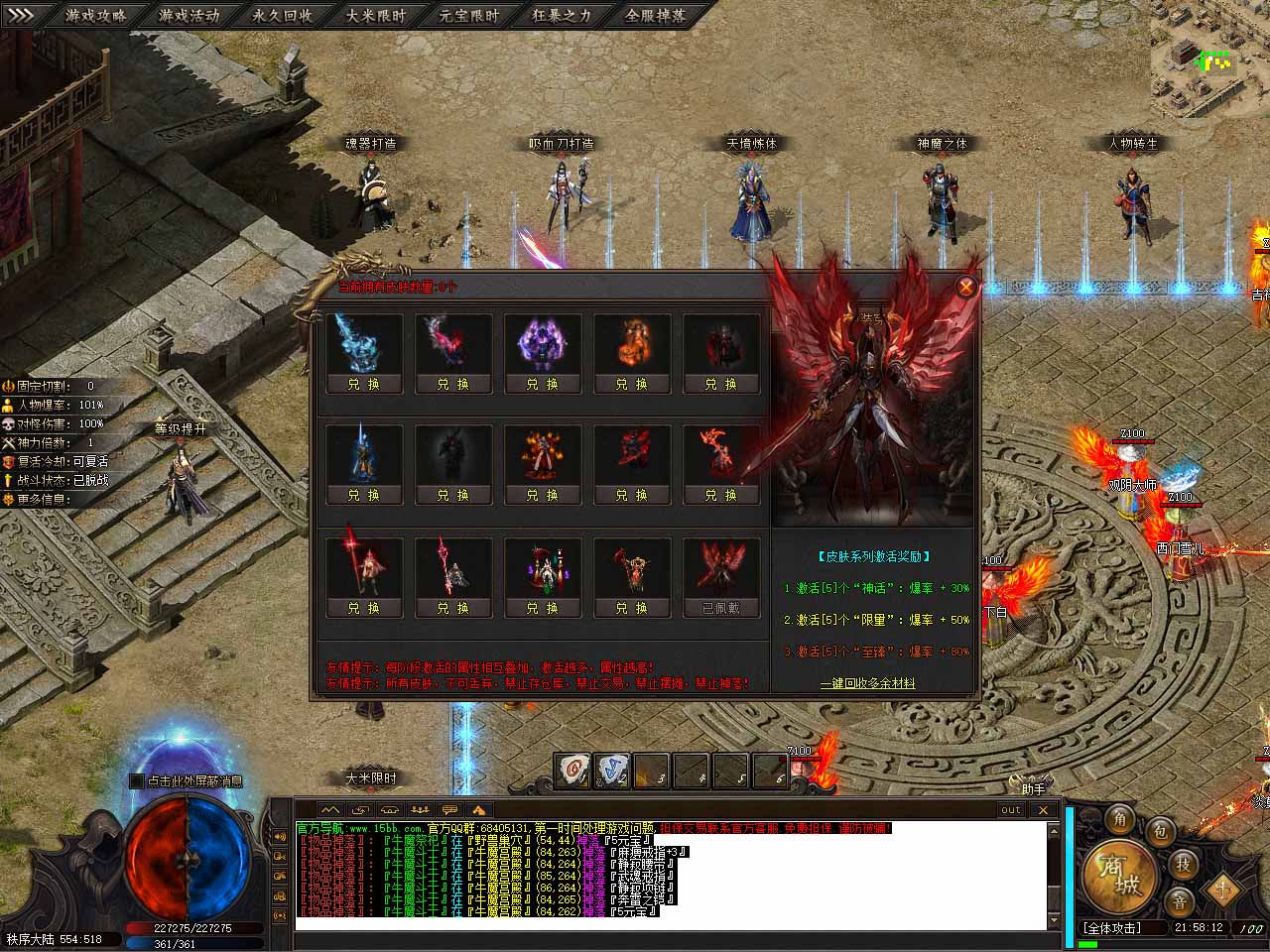Close the chat panel with its X
The width and height of the screenshot is (1270, 952).
tap(1043, 809)
